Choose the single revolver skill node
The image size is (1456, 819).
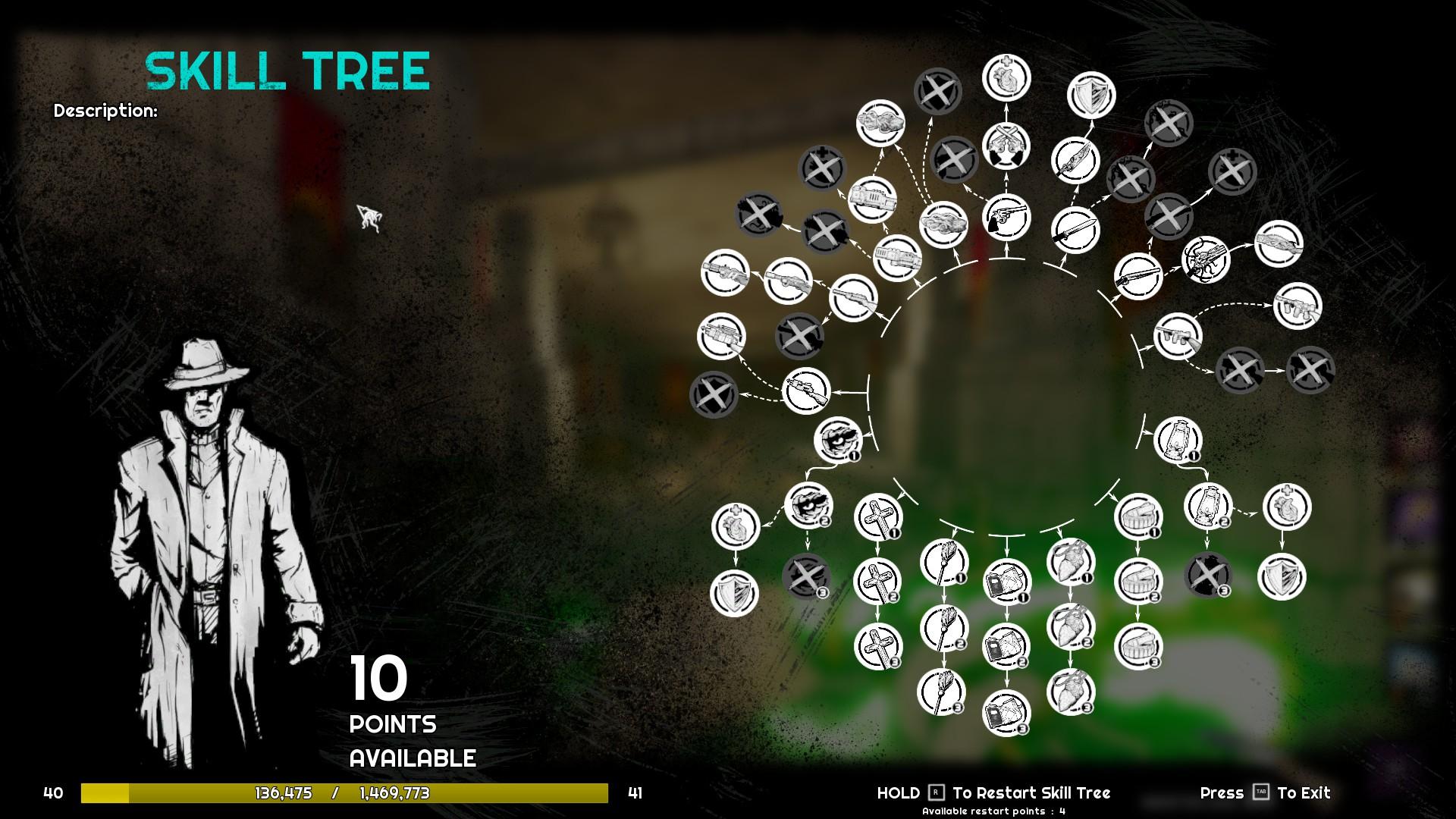pyautogui.click(x=1006, y=217)
